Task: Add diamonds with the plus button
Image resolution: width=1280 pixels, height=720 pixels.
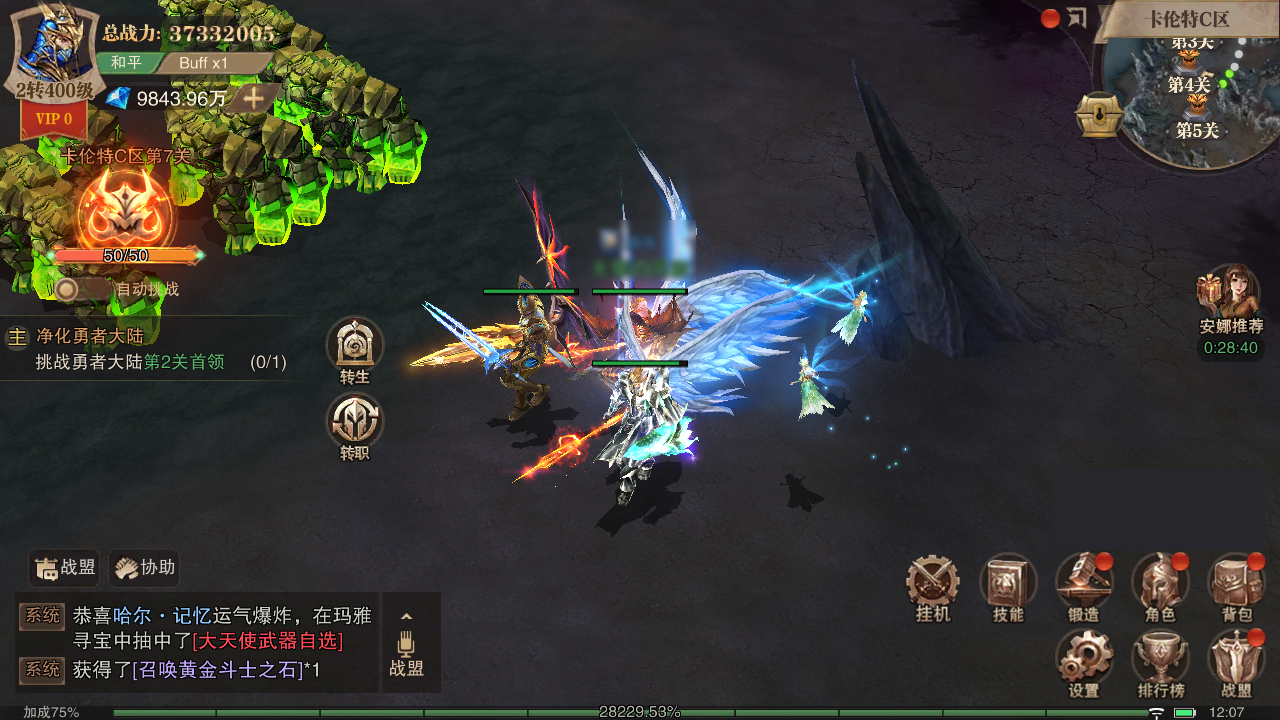Action: point(255,98)
